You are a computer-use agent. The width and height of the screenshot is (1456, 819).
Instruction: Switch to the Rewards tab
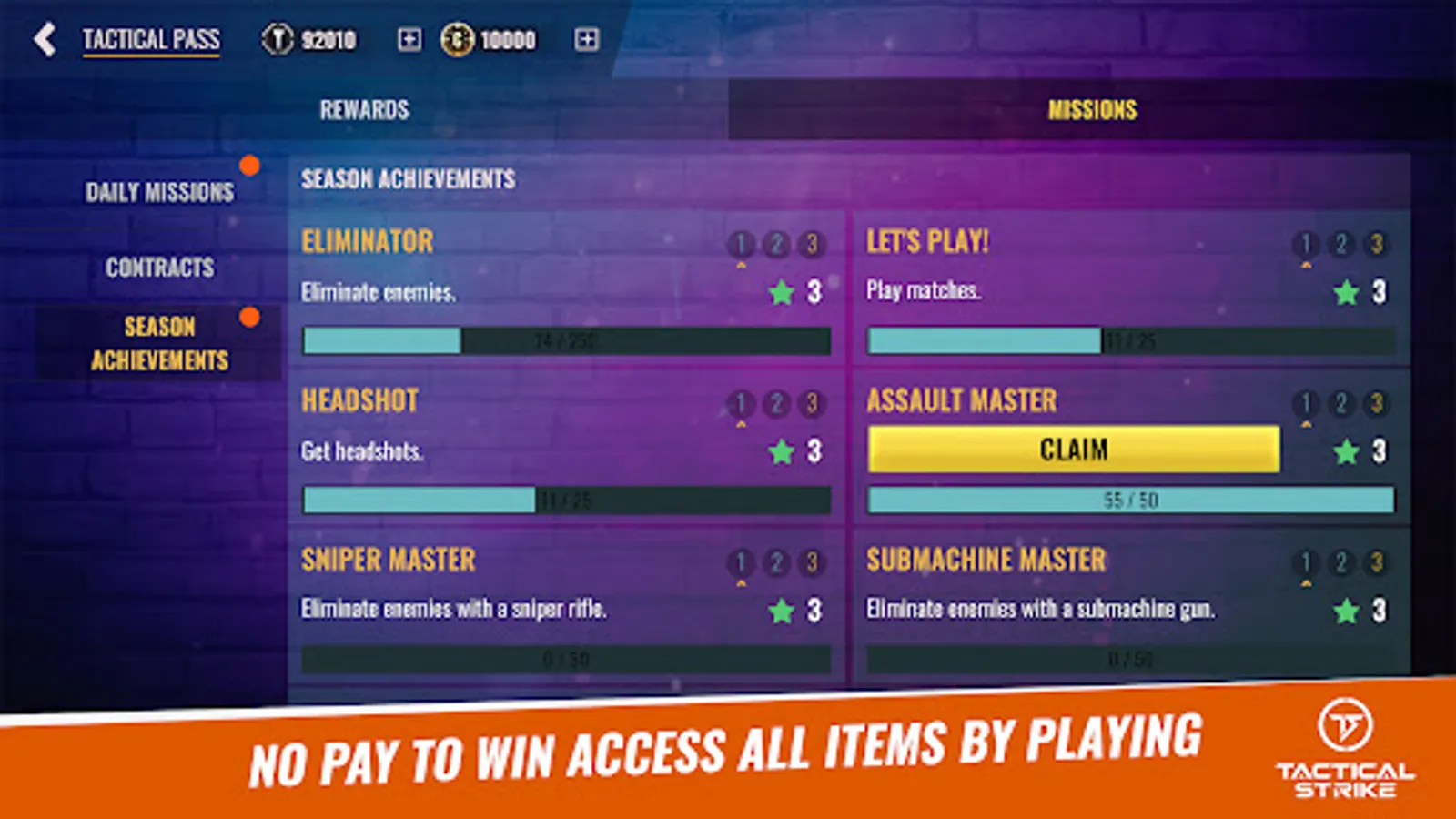[x=364, y=109]
